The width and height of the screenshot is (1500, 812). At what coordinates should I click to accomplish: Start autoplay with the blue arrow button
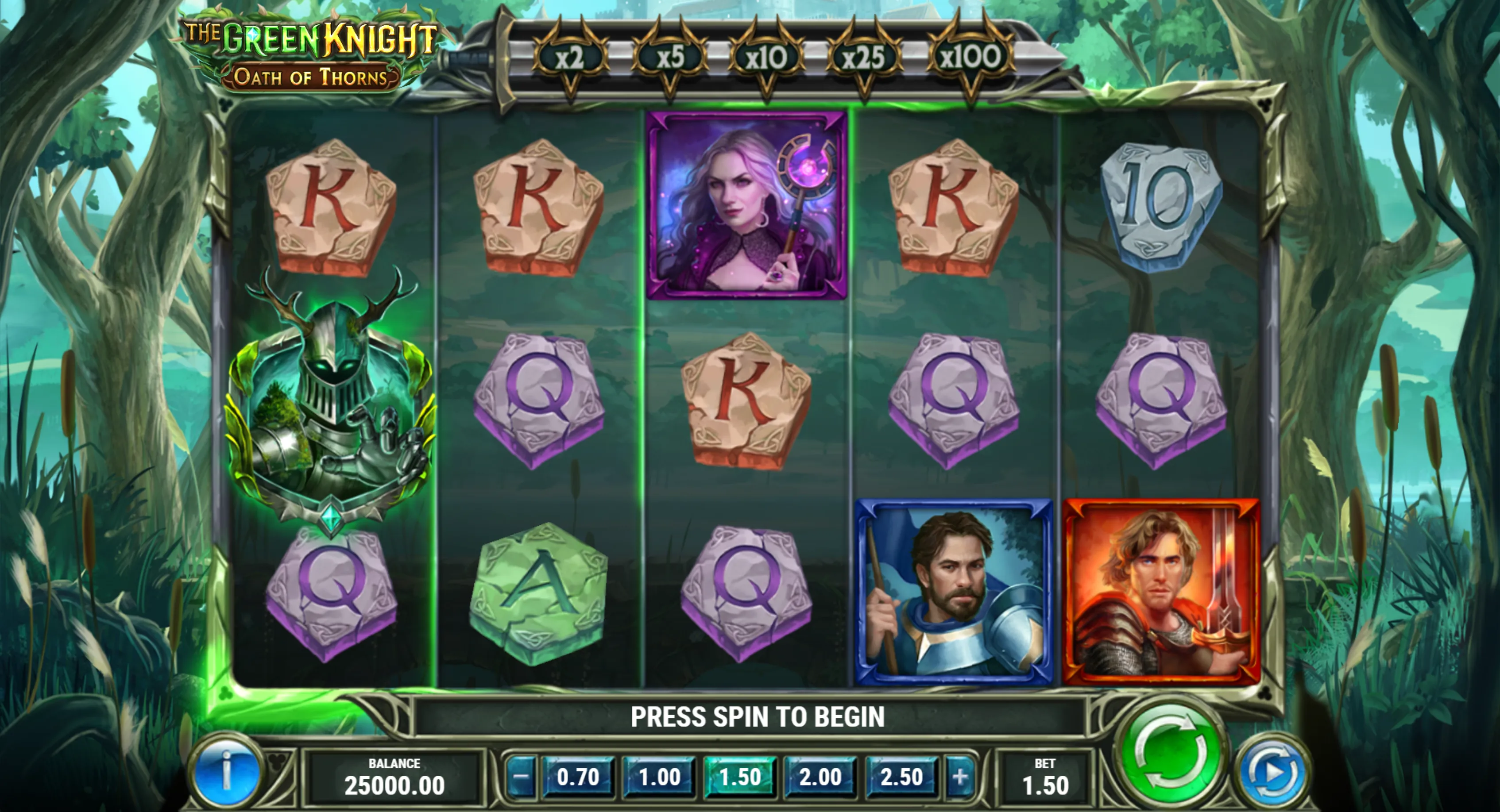pos(1273,773)
